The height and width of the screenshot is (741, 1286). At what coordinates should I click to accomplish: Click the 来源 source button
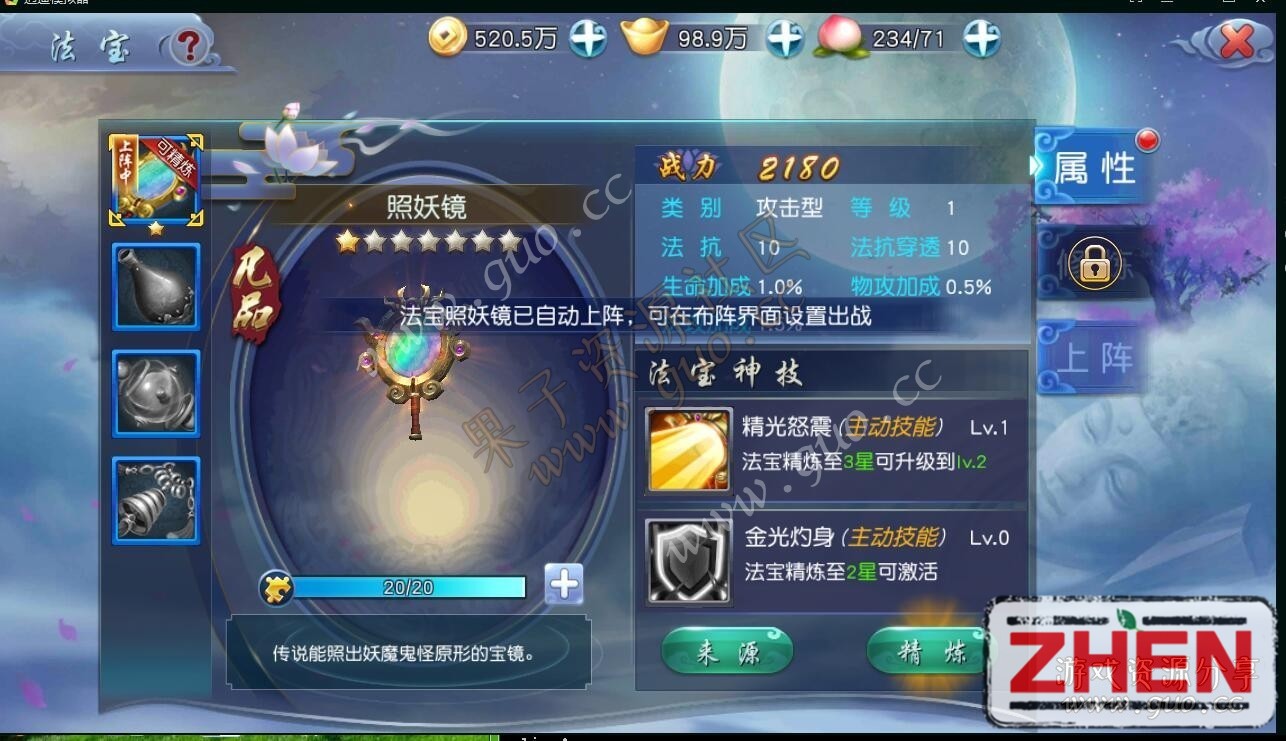pyautogui.click(x=727, y=652)
